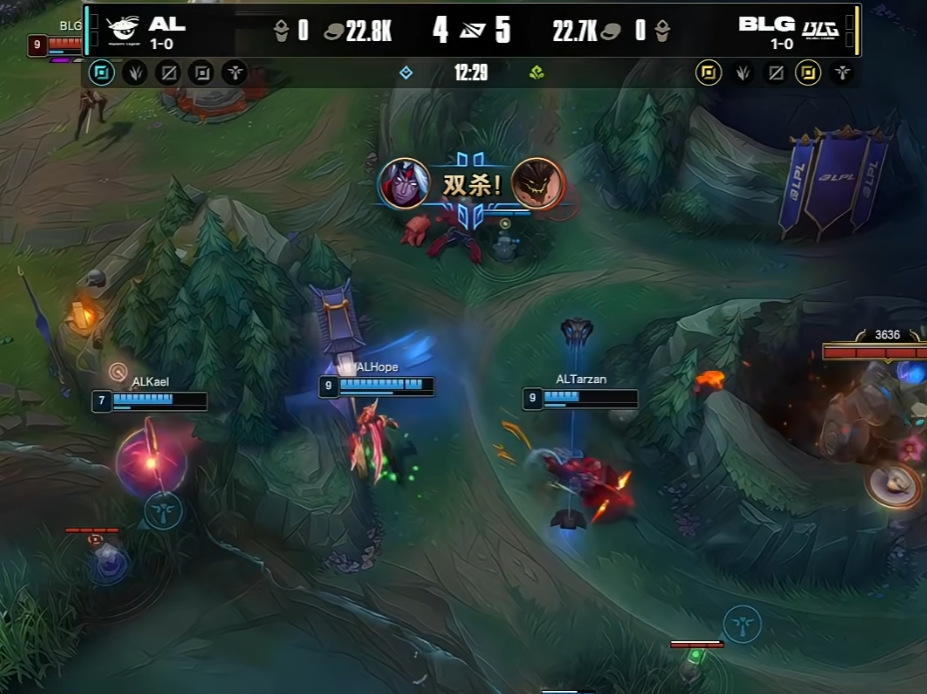
Task: Select the league emblem between the kill scores
Action: tap(471, 30)
